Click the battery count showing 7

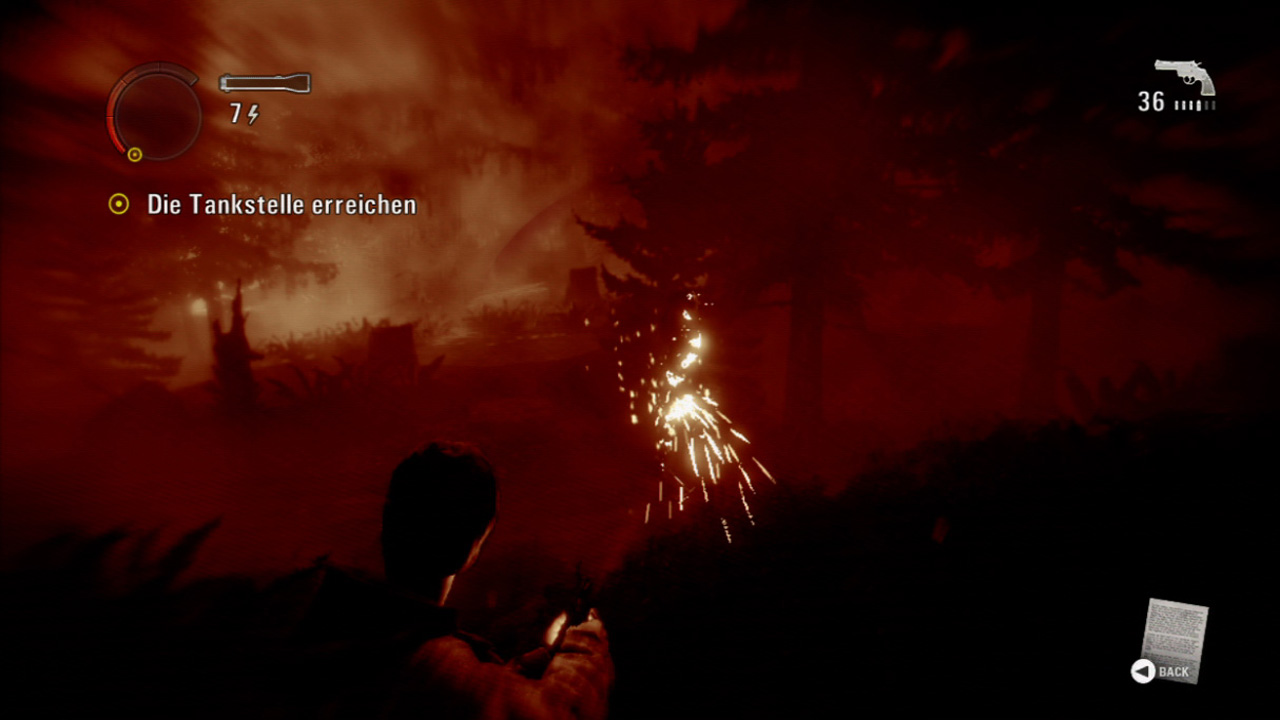[239, 112]
